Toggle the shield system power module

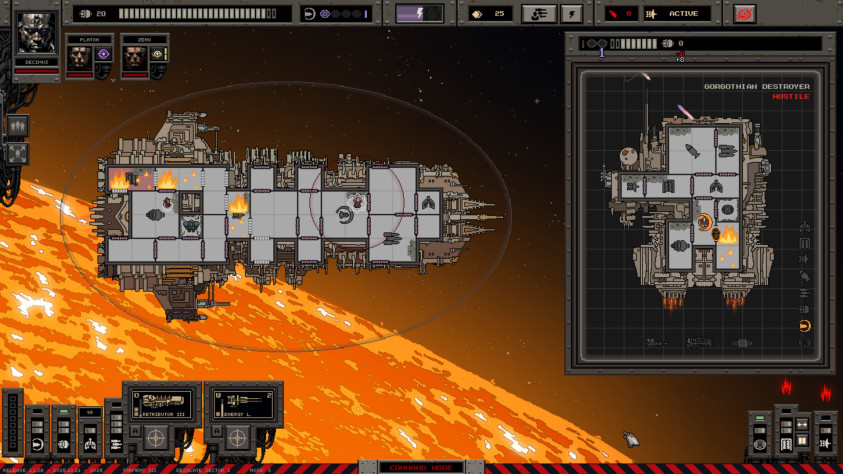tap(38, 443)
